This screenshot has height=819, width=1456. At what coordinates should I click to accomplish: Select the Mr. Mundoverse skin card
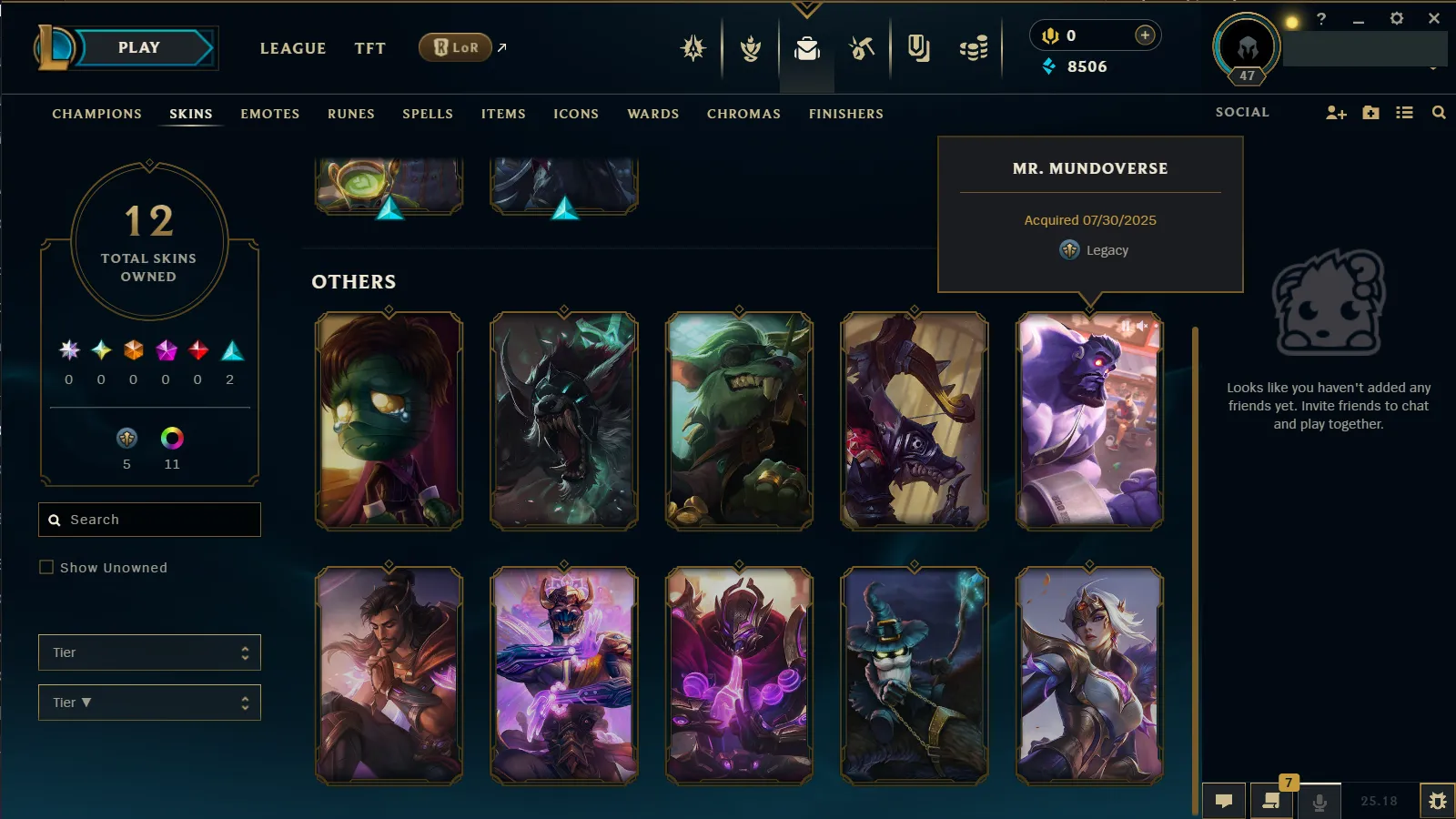[x=1089, y=420]
